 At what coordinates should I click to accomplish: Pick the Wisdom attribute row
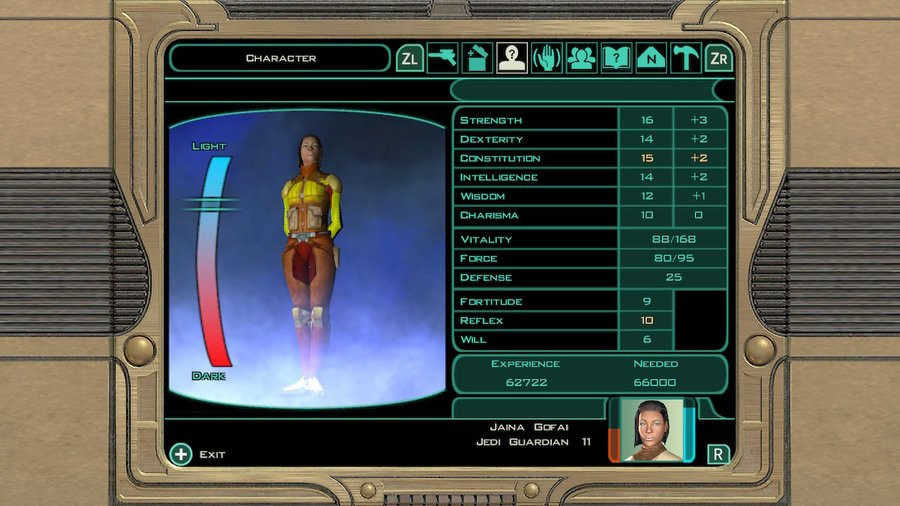click(x=536, y=196)
